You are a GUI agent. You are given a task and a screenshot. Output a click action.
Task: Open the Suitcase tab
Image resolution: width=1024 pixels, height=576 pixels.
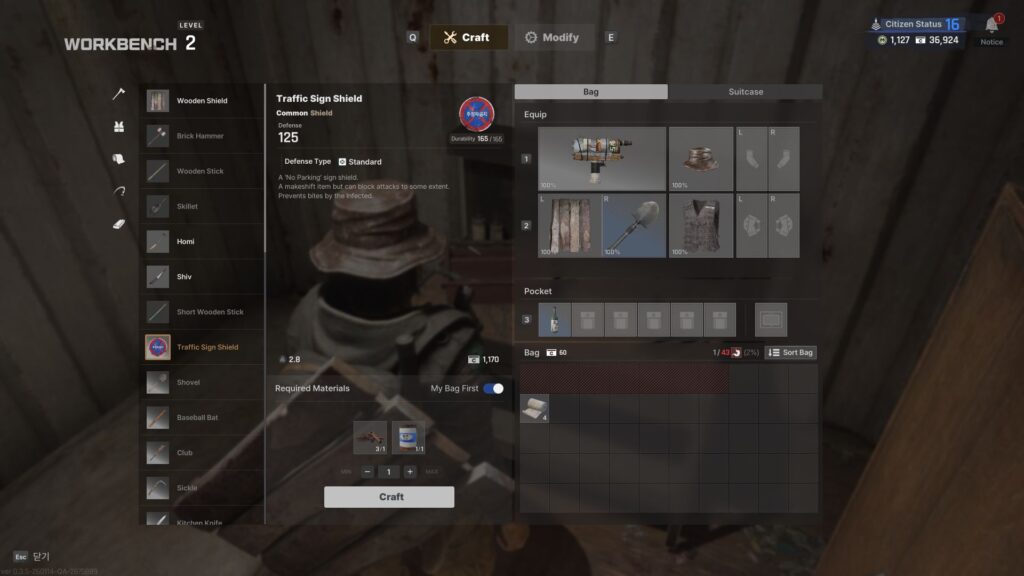pos(745,92)
